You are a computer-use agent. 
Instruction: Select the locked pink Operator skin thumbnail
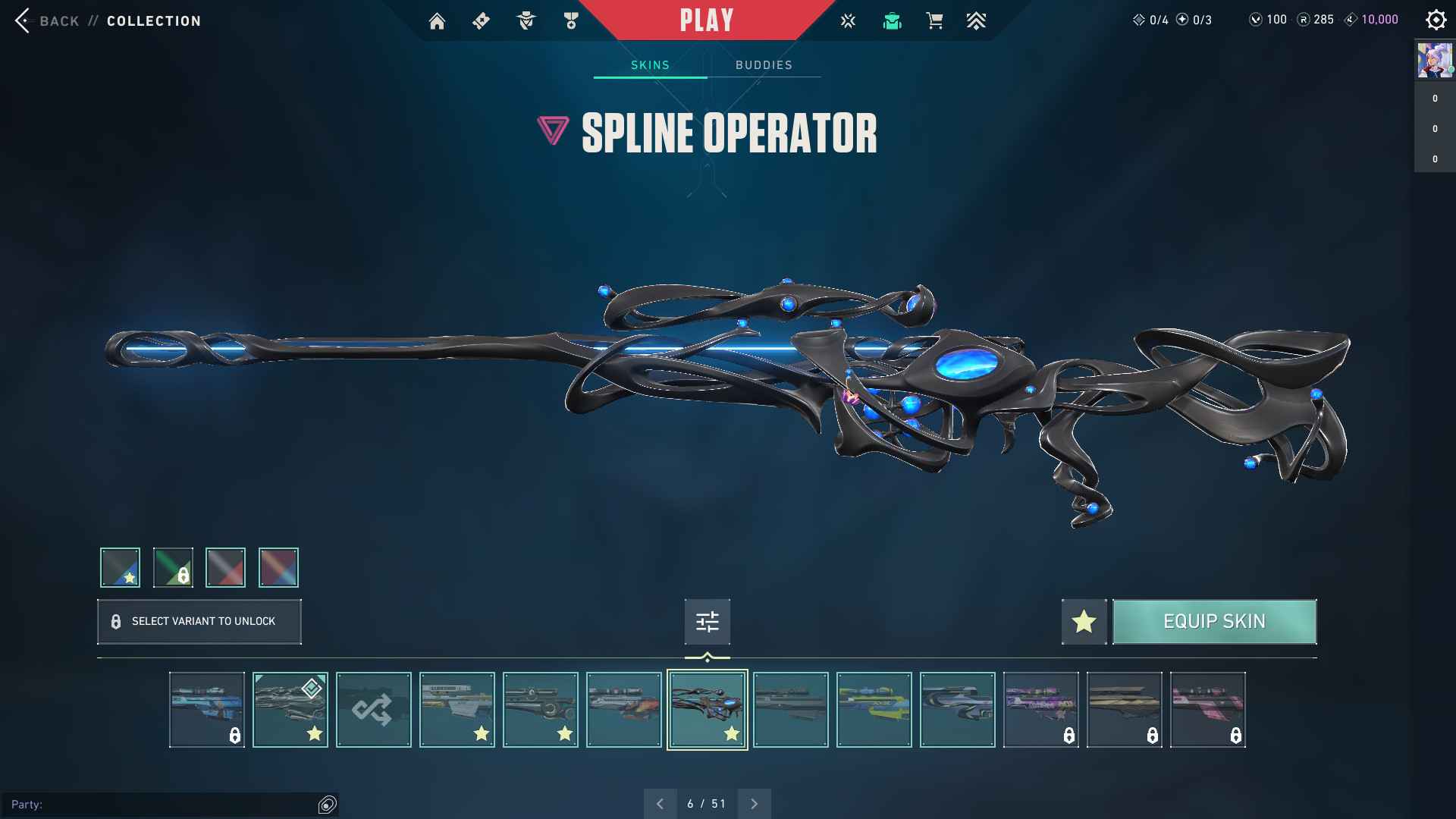(x=1207, y=710)
